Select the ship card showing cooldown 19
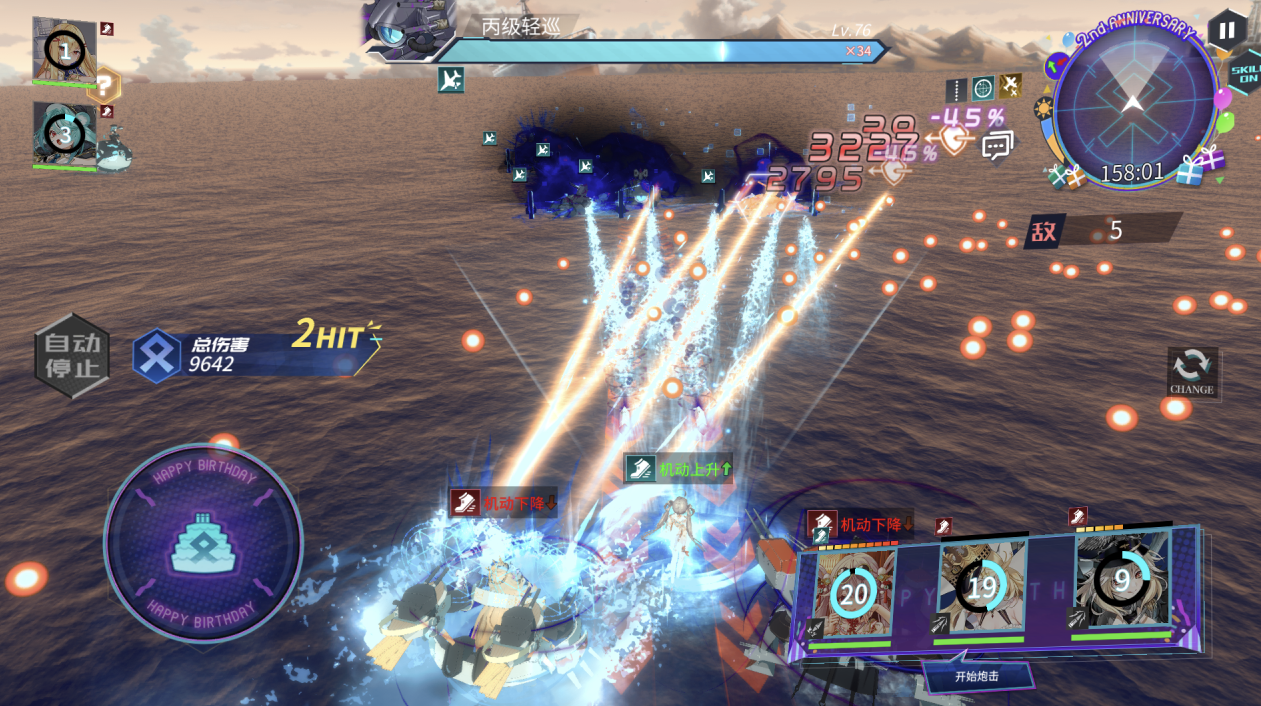 tap(981, 589)
